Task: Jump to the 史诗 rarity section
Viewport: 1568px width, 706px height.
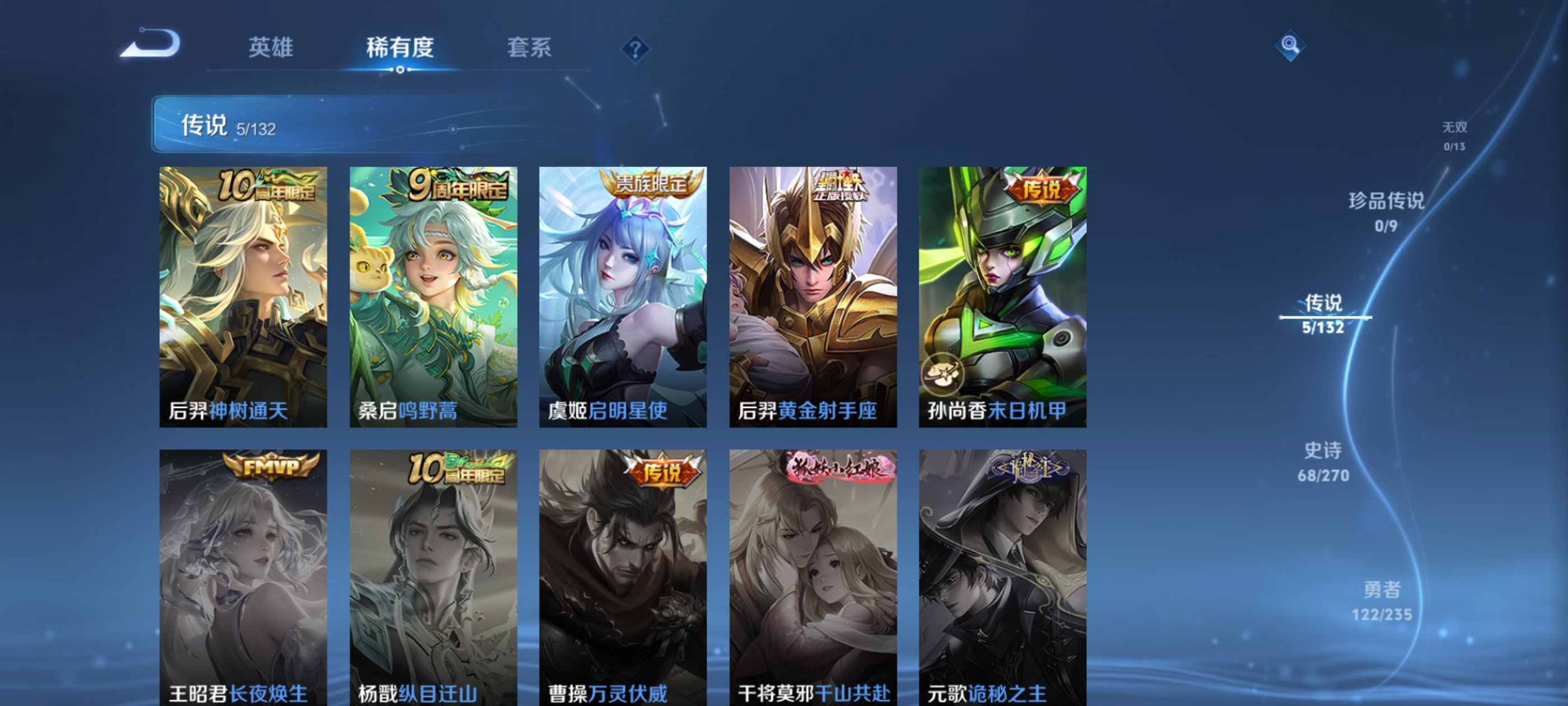Action: point(1323,461)
